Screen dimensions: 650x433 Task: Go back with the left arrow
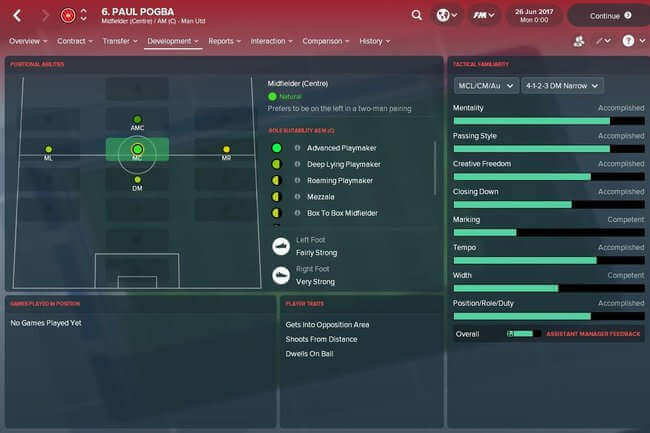click(17, 15)
